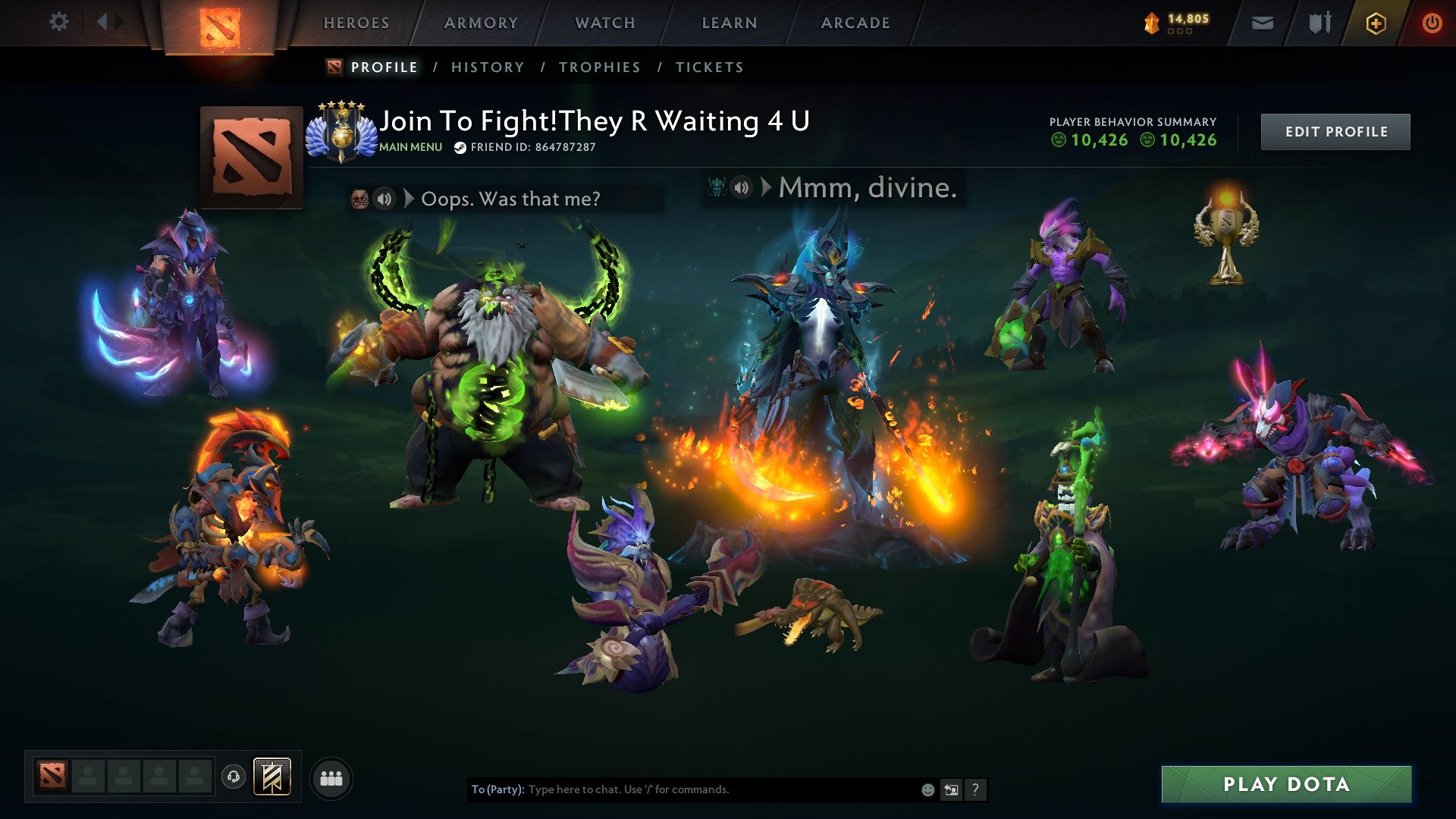1456x819 pixels.
Task: Open the mail inbox icon
Action: [x=1262, y=23]
